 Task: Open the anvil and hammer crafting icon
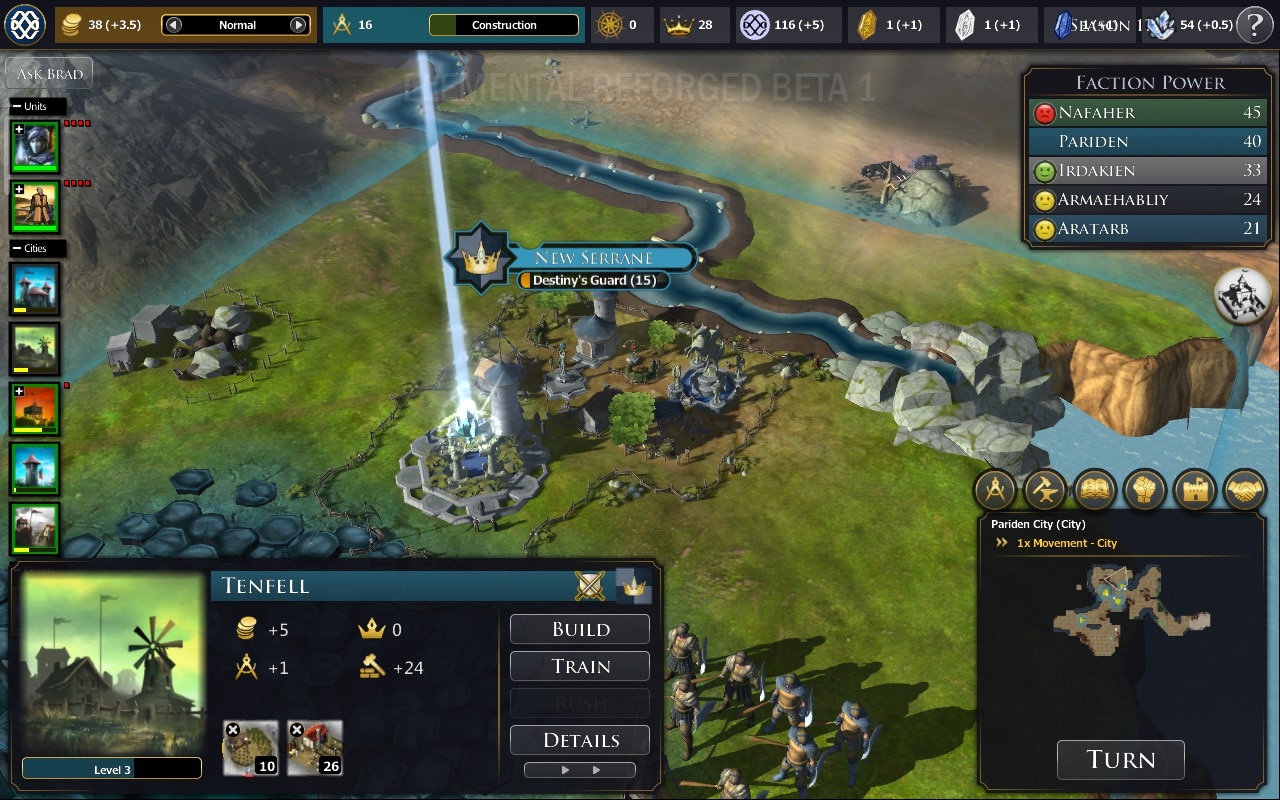[1045, 490]
